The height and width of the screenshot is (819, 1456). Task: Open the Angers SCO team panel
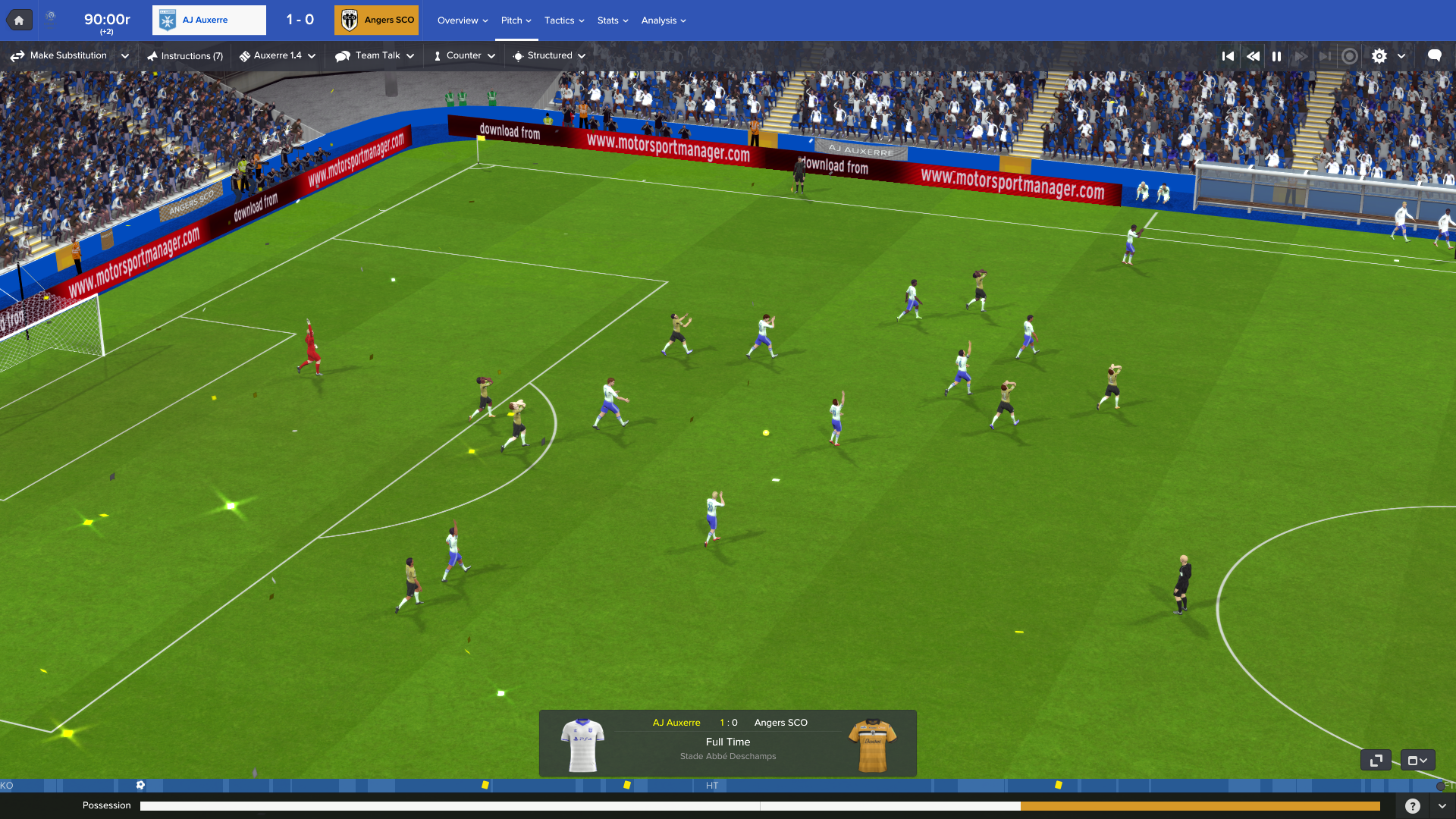(377, 20)
